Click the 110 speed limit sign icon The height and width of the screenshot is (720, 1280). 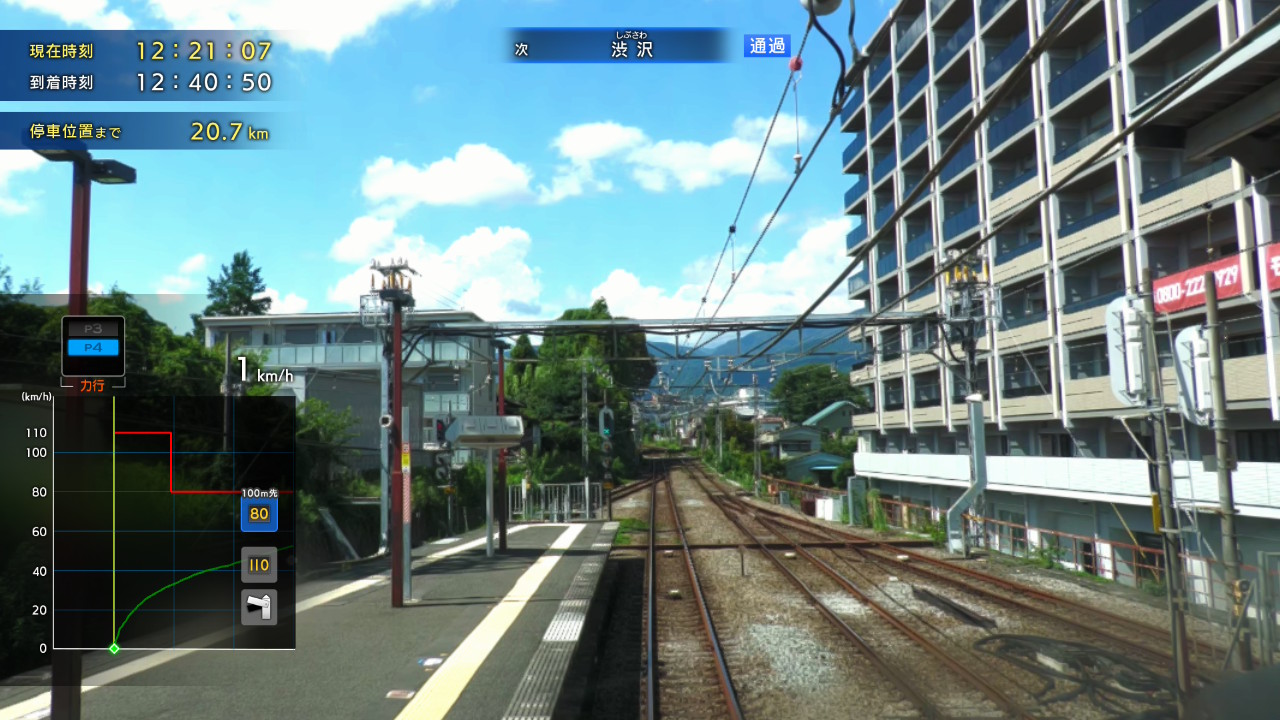coord(258,563)
